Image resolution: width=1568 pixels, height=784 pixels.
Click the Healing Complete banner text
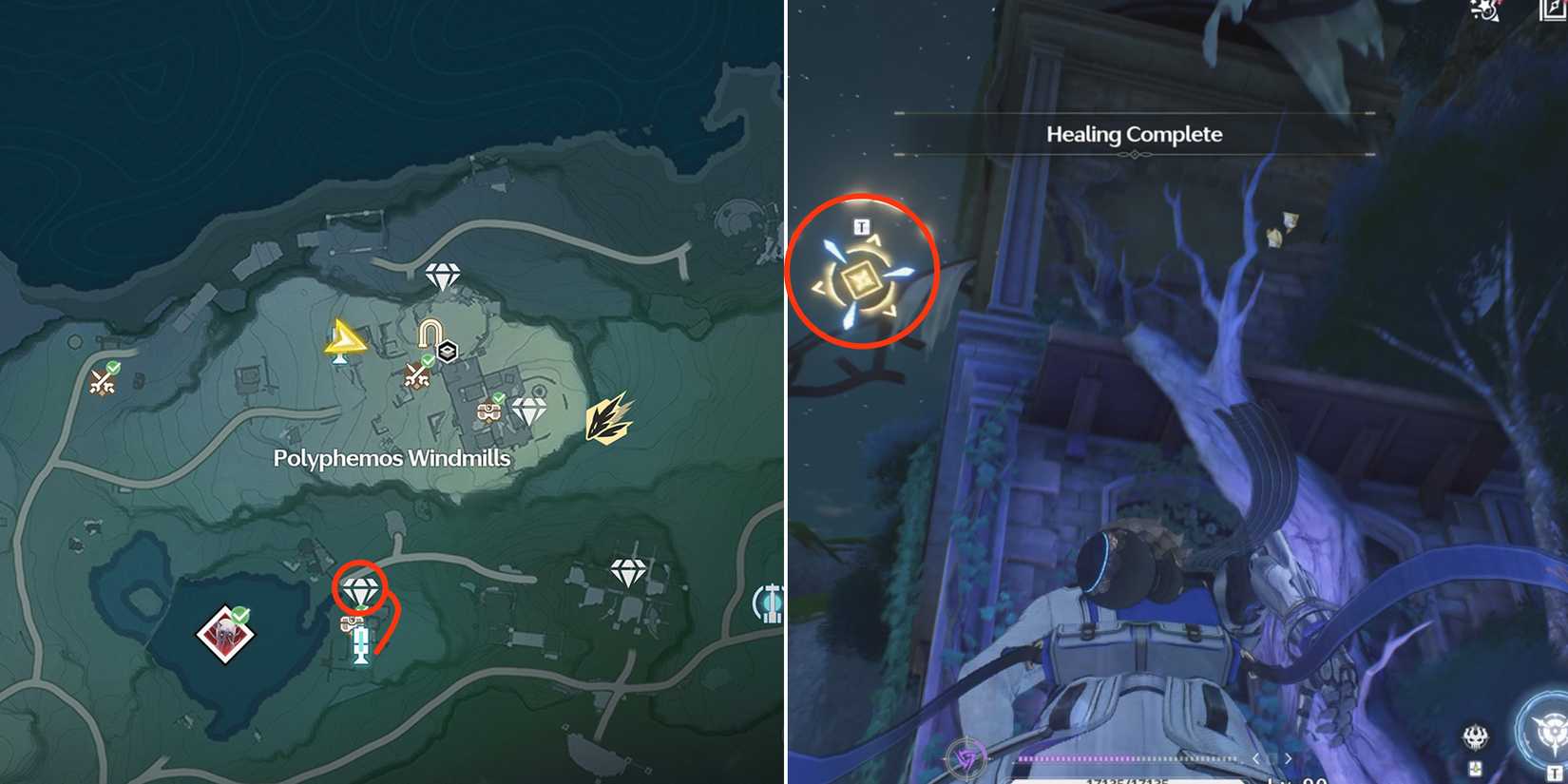(x=1133, y=135)
